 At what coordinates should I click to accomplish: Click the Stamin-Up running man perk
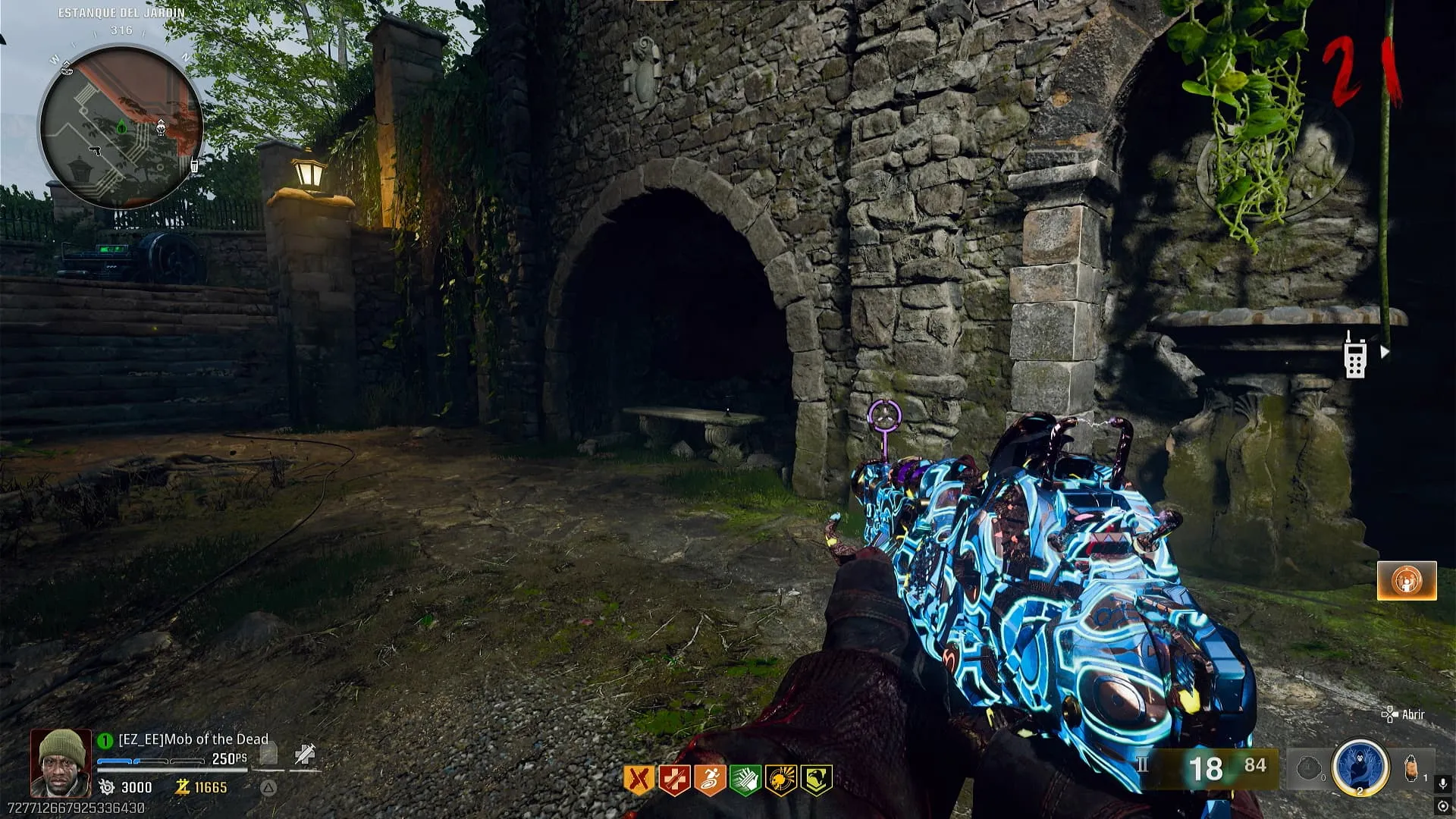coord(710,780)
